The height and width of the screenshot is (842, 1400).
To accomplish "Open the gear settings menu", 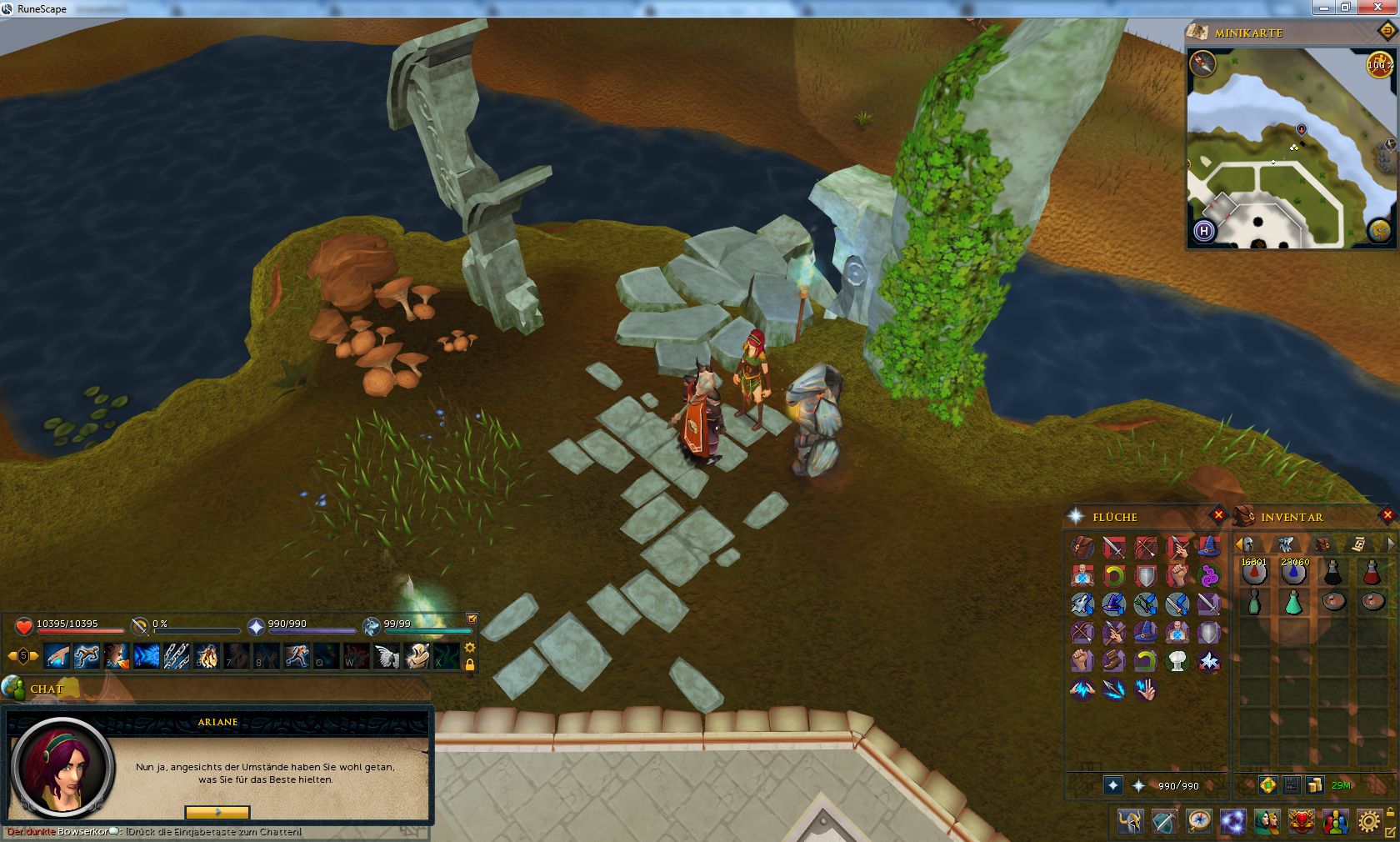I will (x=1368, y=822).
